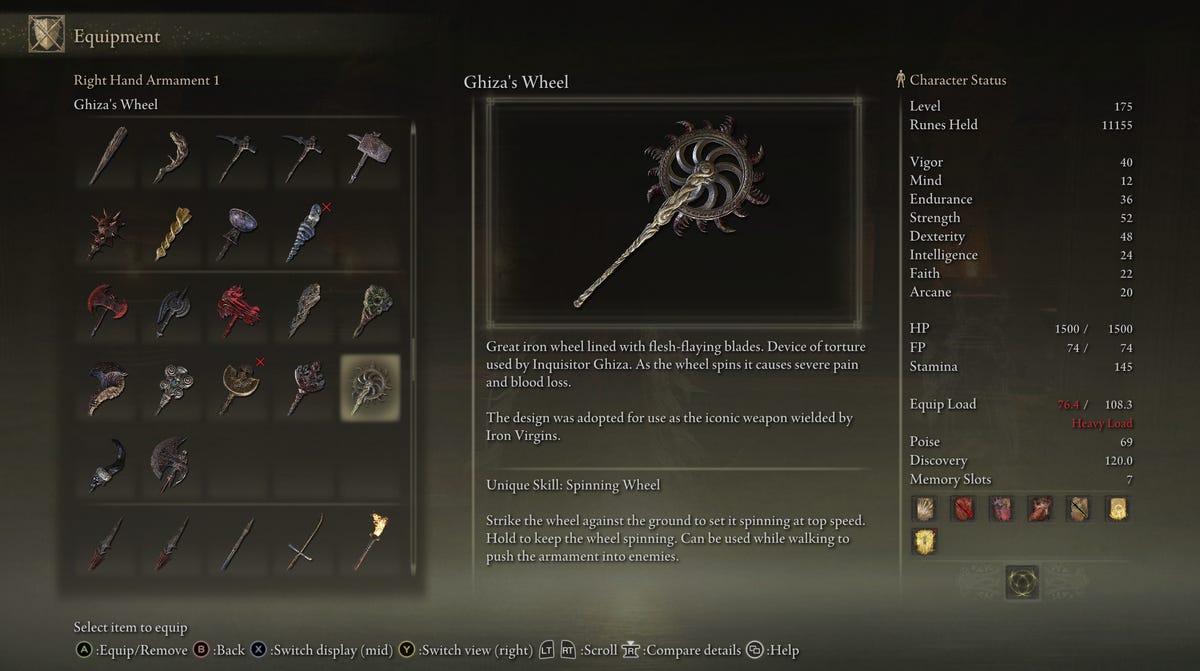The image size is (1200, 671).
Task: Choose the red double-bladed axe
Action: (x=107, y=310)
